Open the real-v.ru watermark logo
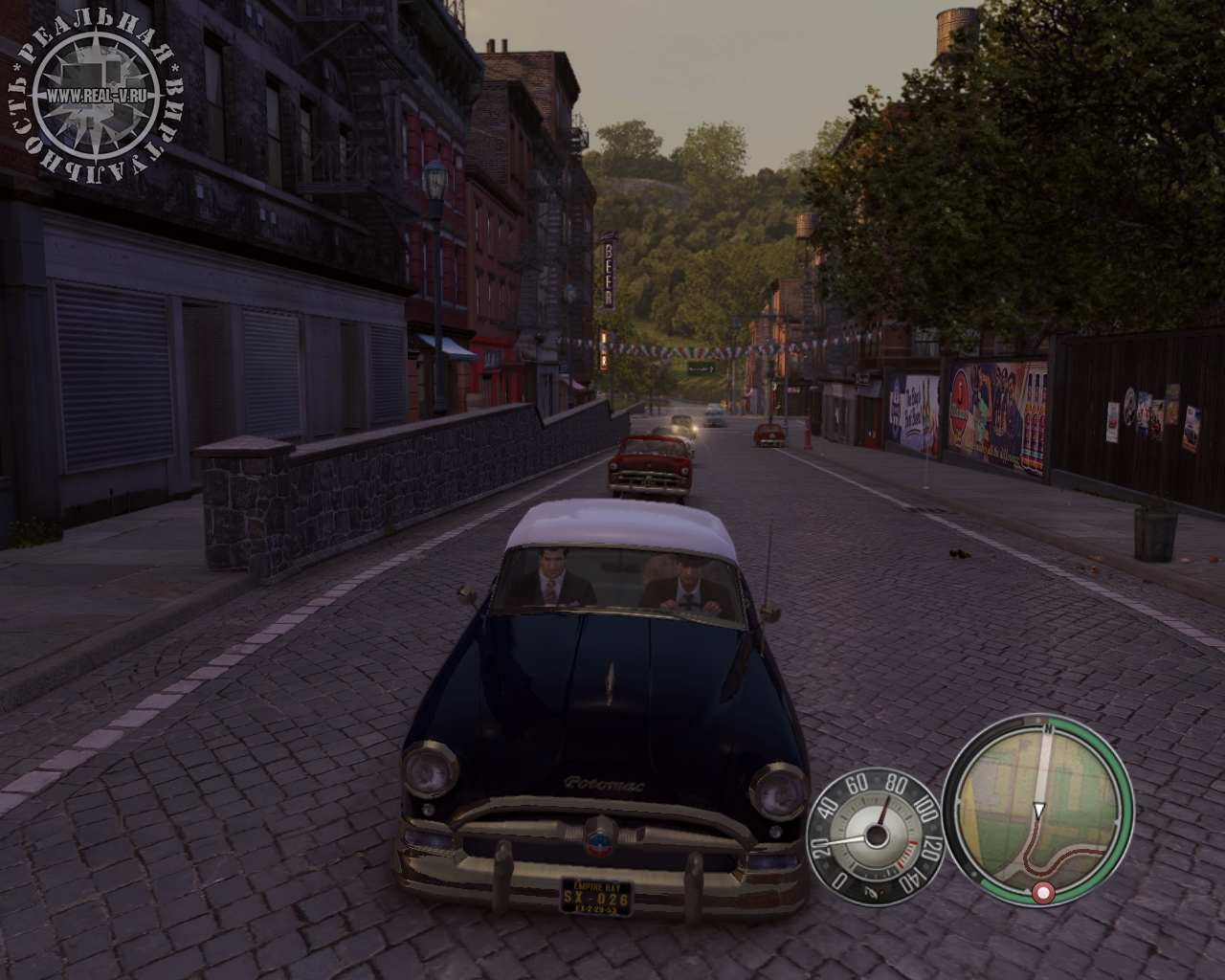1225x980 pixels. (96, 96)
